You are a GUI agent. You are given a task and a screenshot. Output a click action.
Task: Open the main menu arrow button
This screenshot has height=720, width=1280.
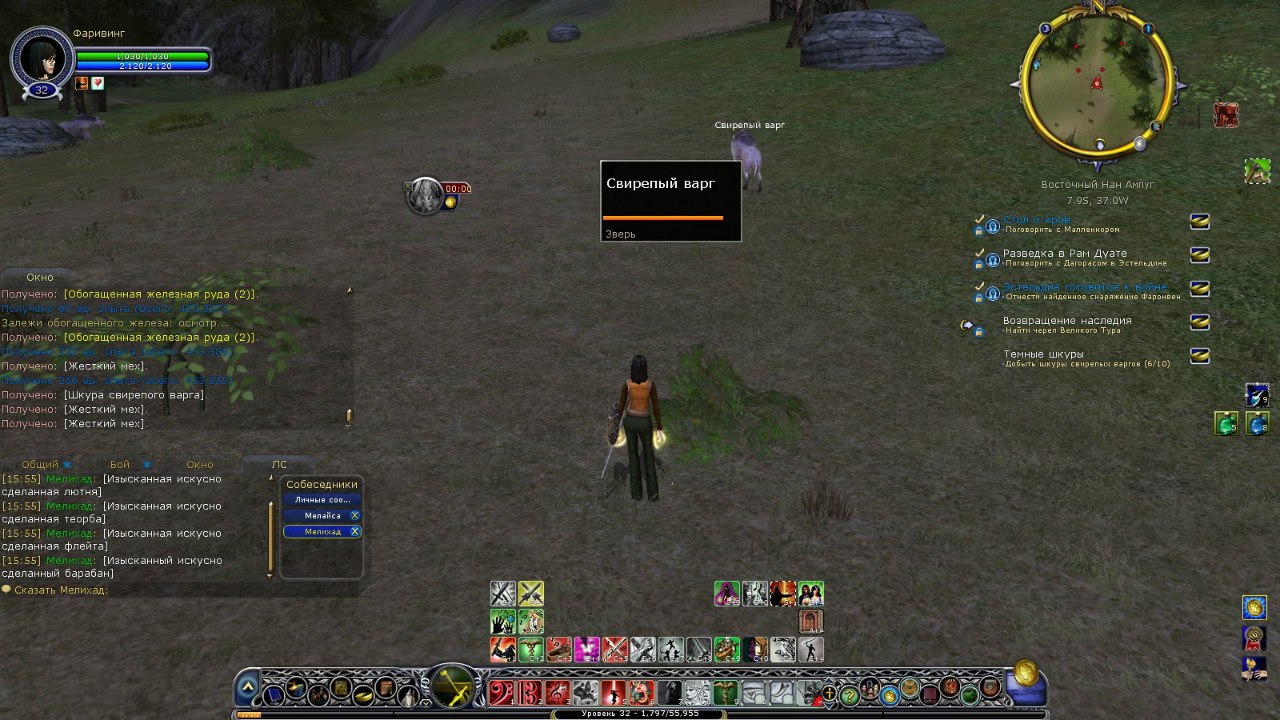[x=248, y=689]
